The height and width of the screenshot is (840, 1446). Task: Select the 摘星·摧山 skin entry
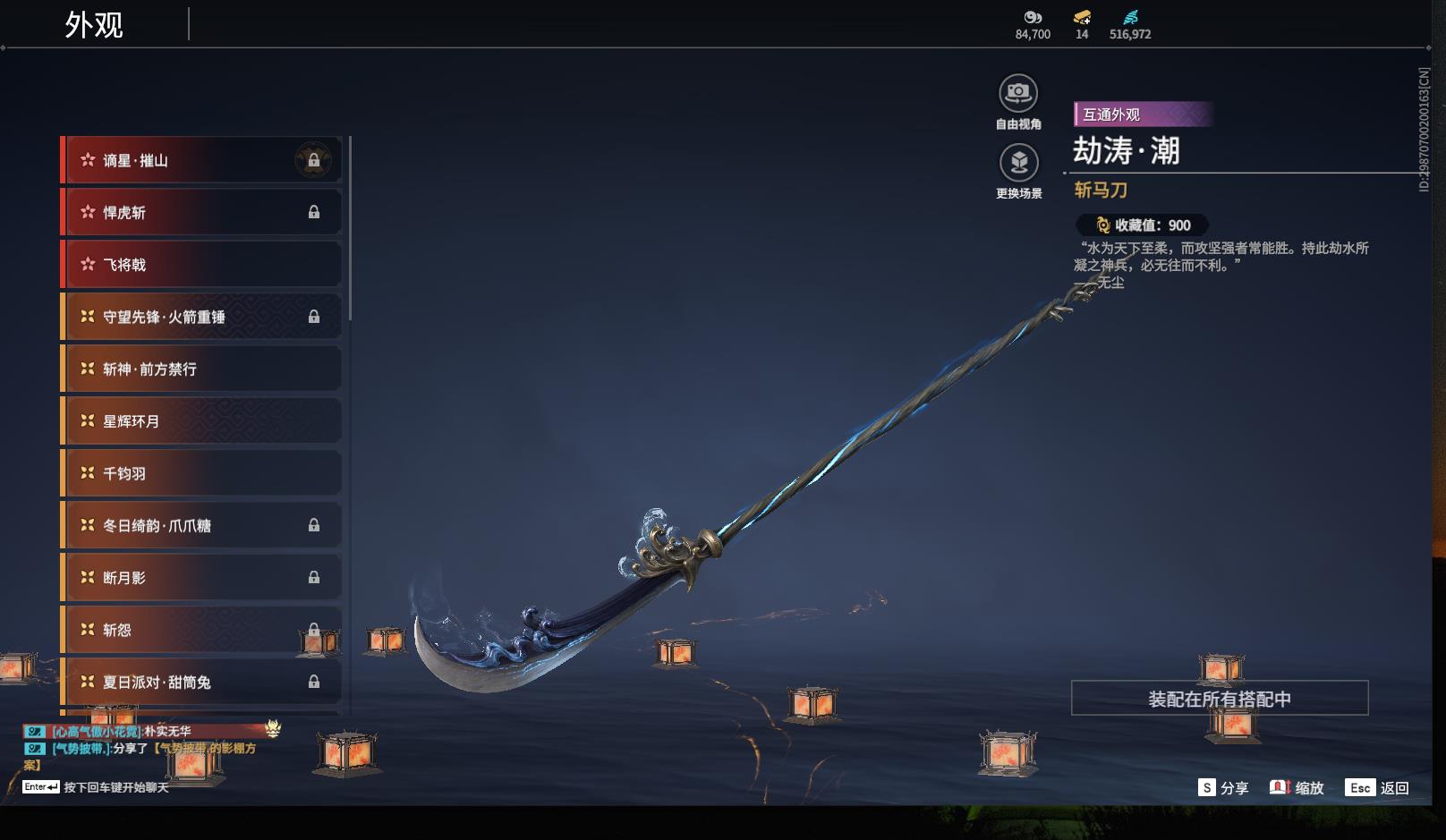[201, 160]
